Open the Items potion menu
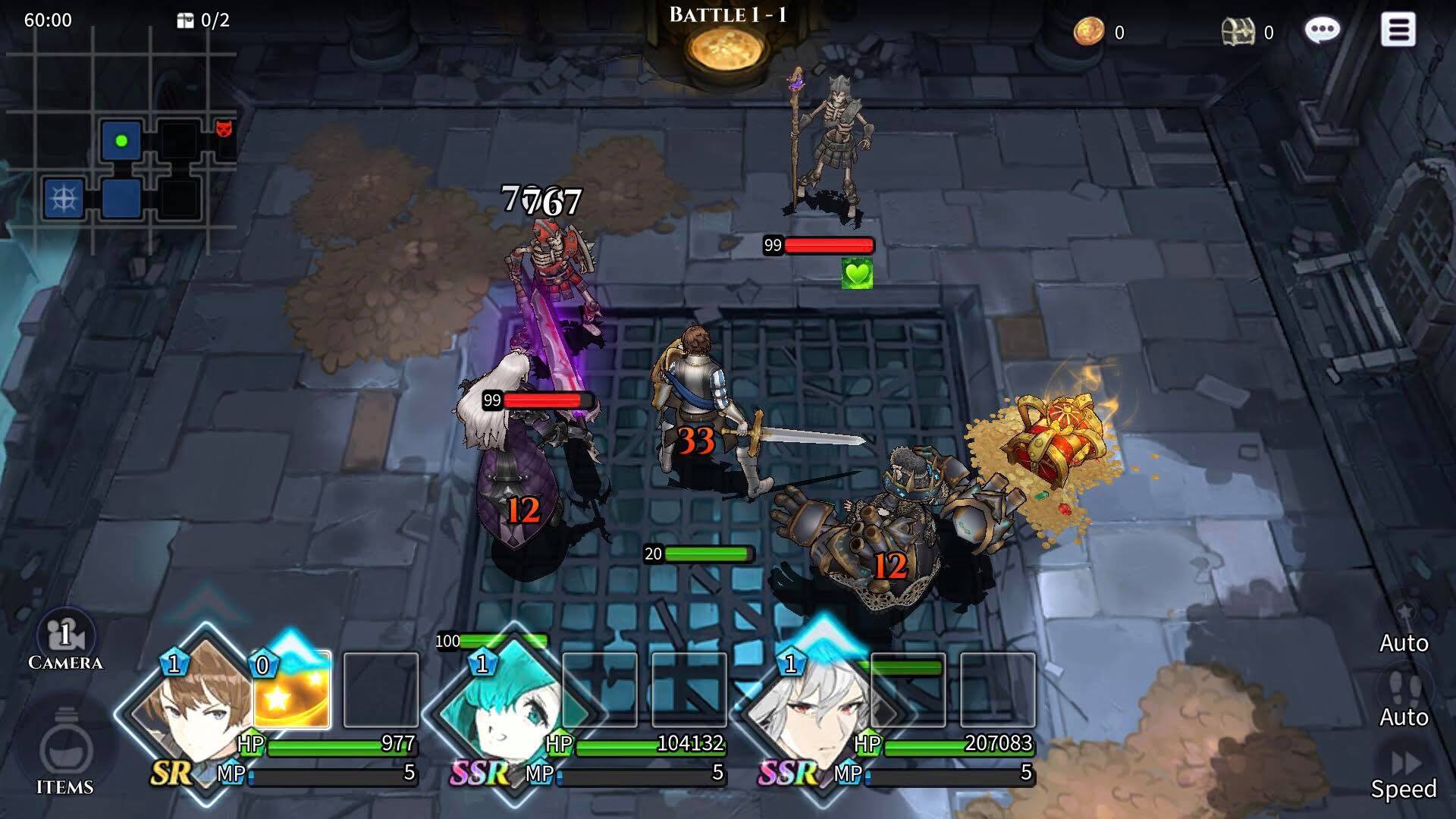Viewport: 1456px width, 819px height. coord(65,755)
